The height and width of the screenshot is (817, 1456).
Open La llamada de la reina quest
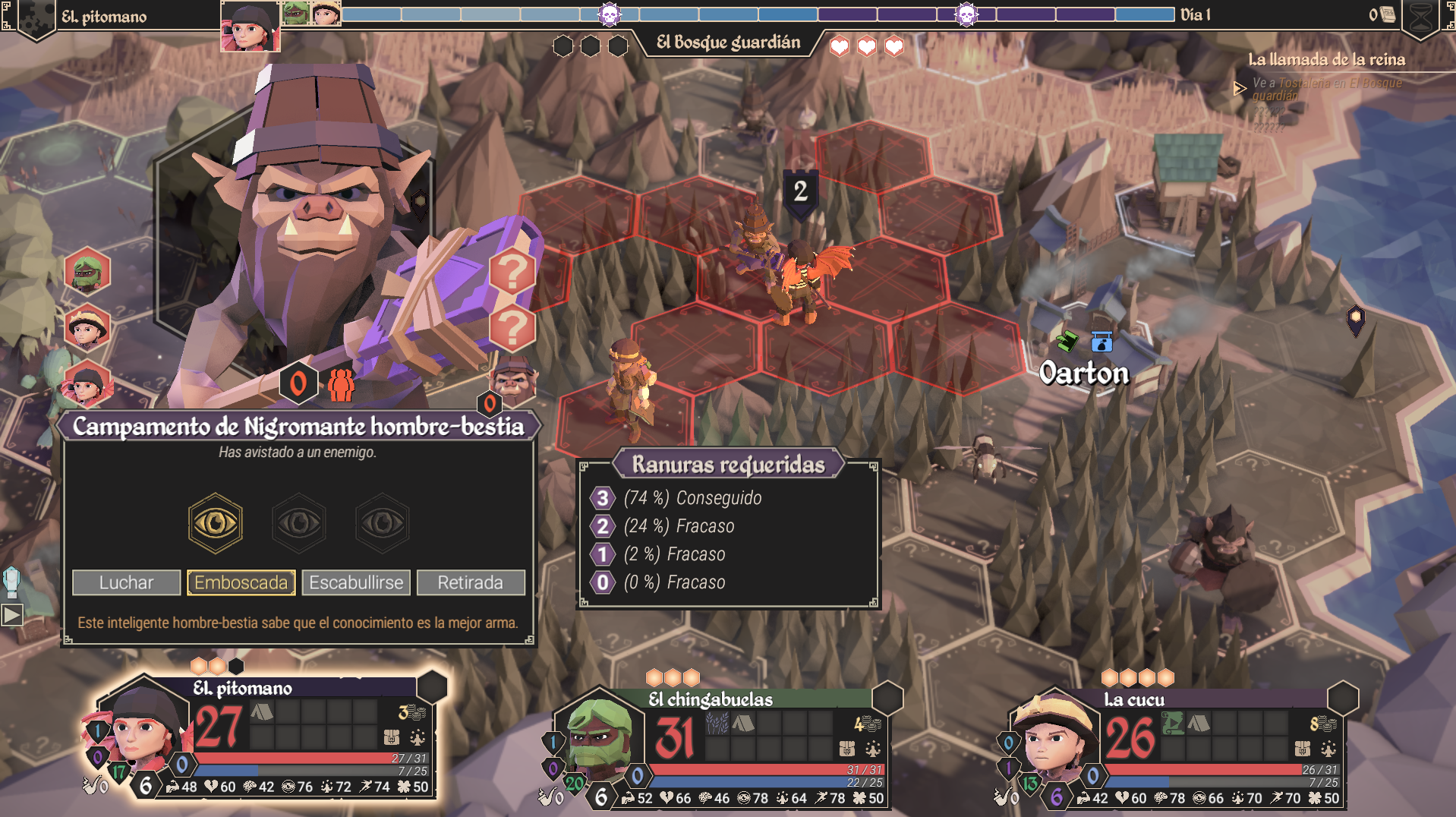pyautogui.click(x=1326, y=59)
